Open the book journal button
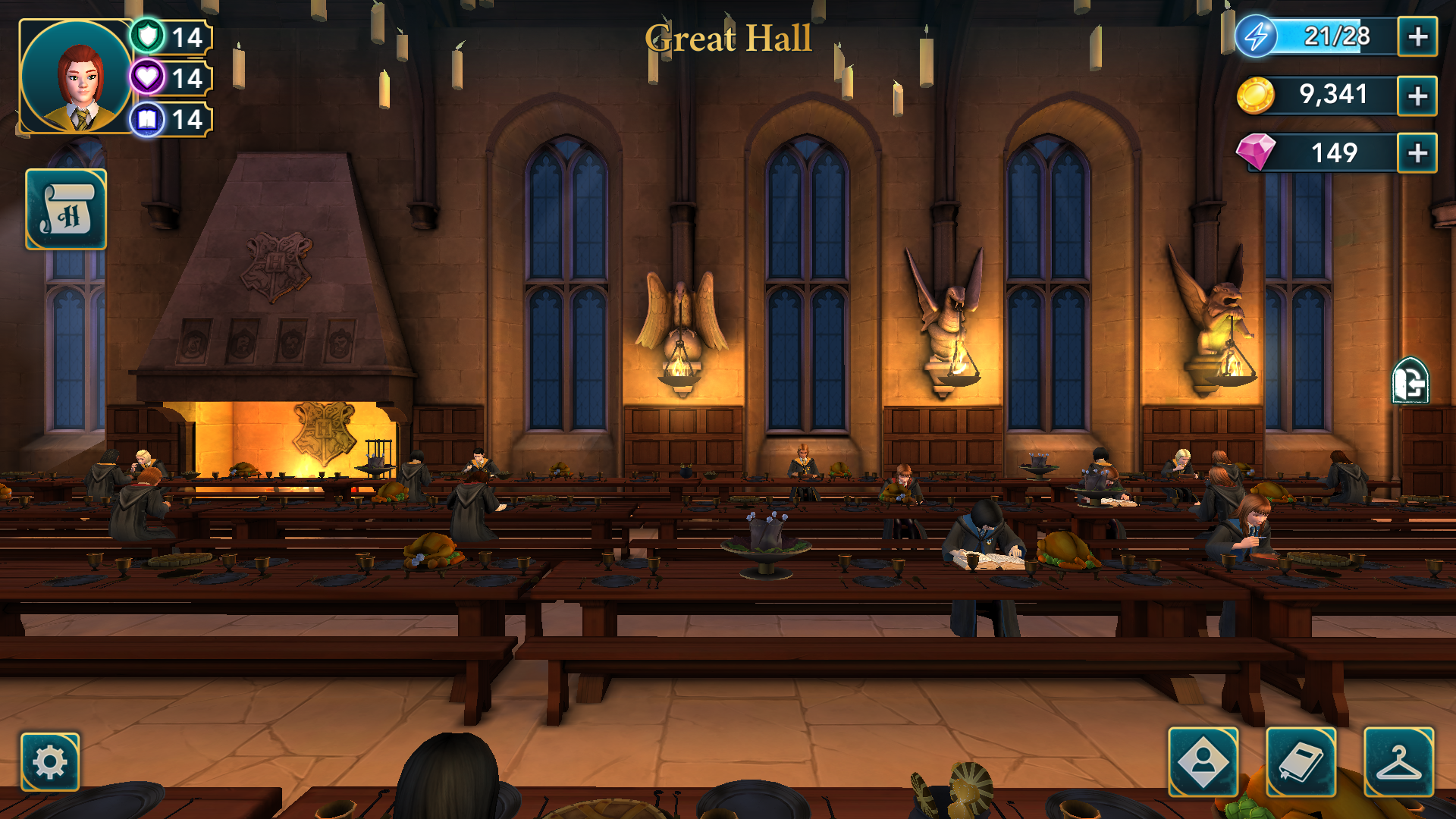The width and height of the screenshot is (1456, 819). pos(1301,761)
